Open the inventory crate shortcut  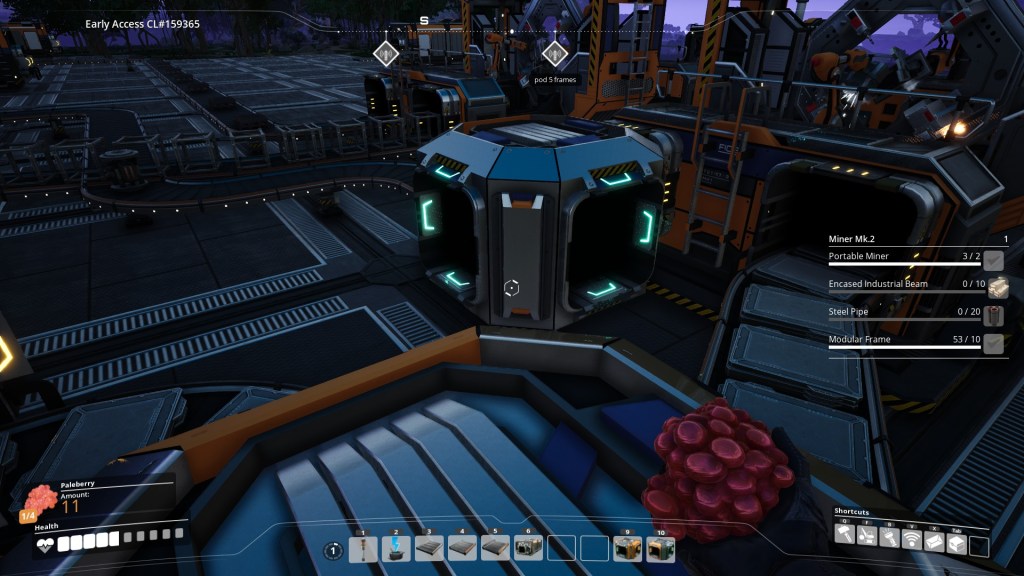click(x=956, y=540)
